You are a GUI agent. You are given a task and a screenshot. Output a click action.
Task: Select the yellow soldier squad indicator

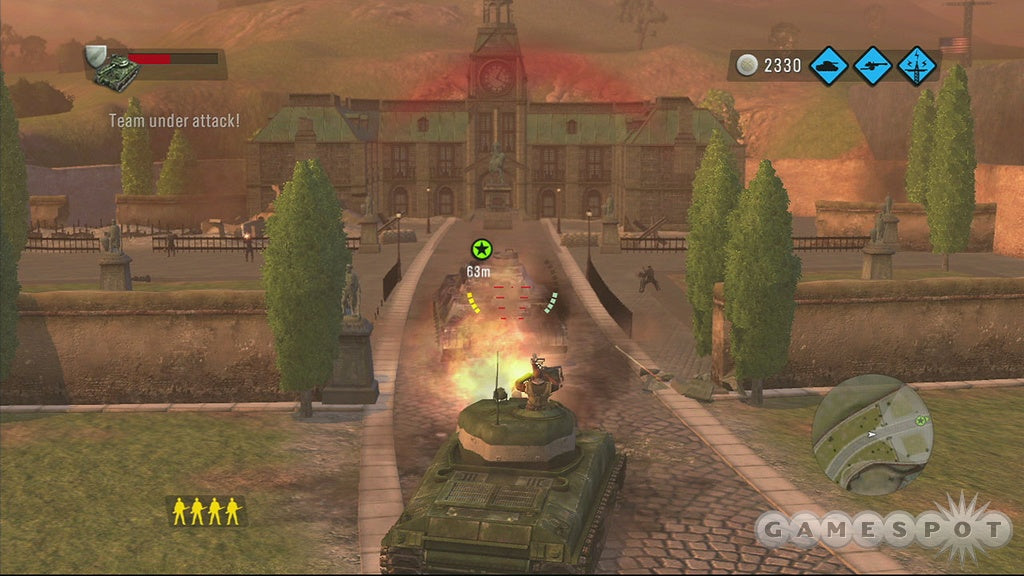pyautogui.click(x=205, y=511)
